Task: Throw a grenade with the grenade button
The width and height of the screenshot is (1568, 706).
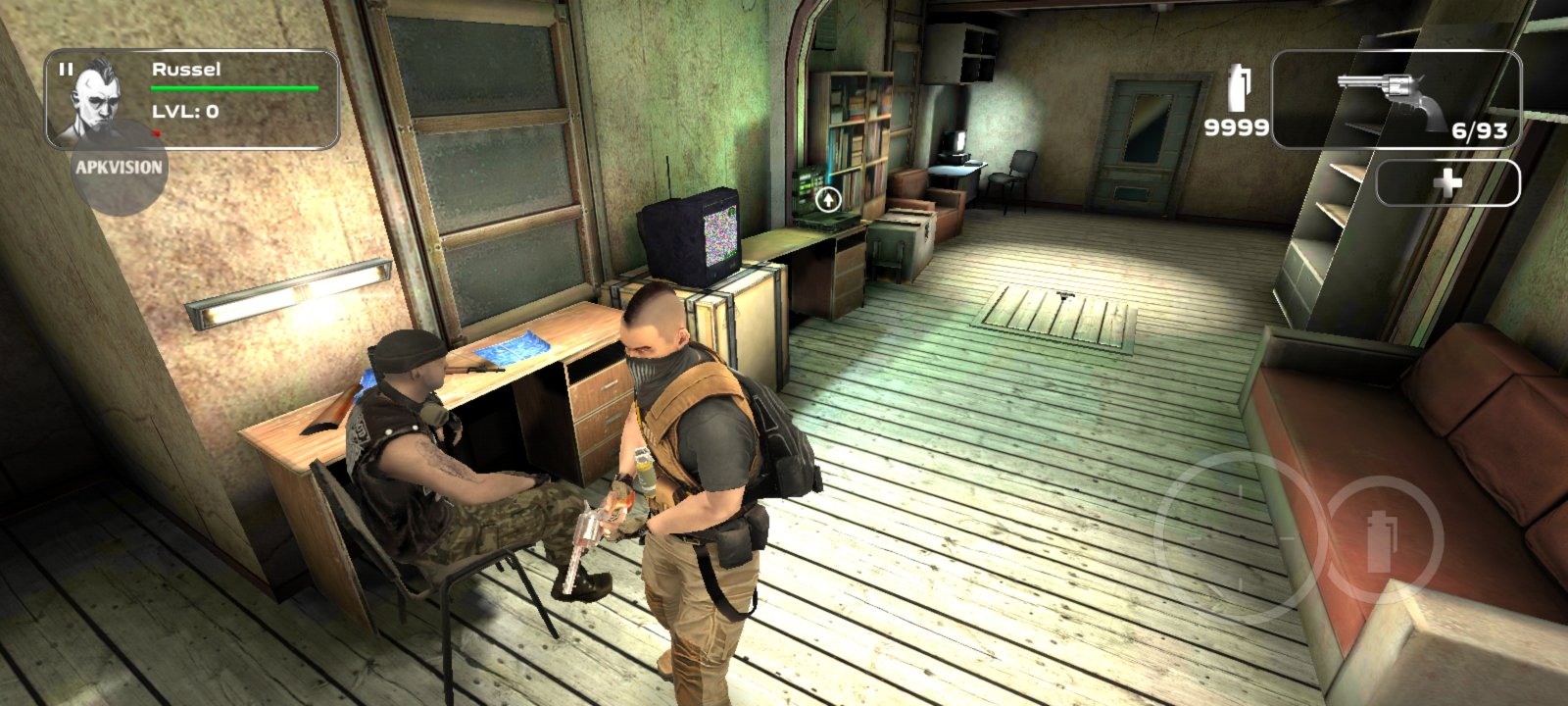Action: [x=1381, y=538]
